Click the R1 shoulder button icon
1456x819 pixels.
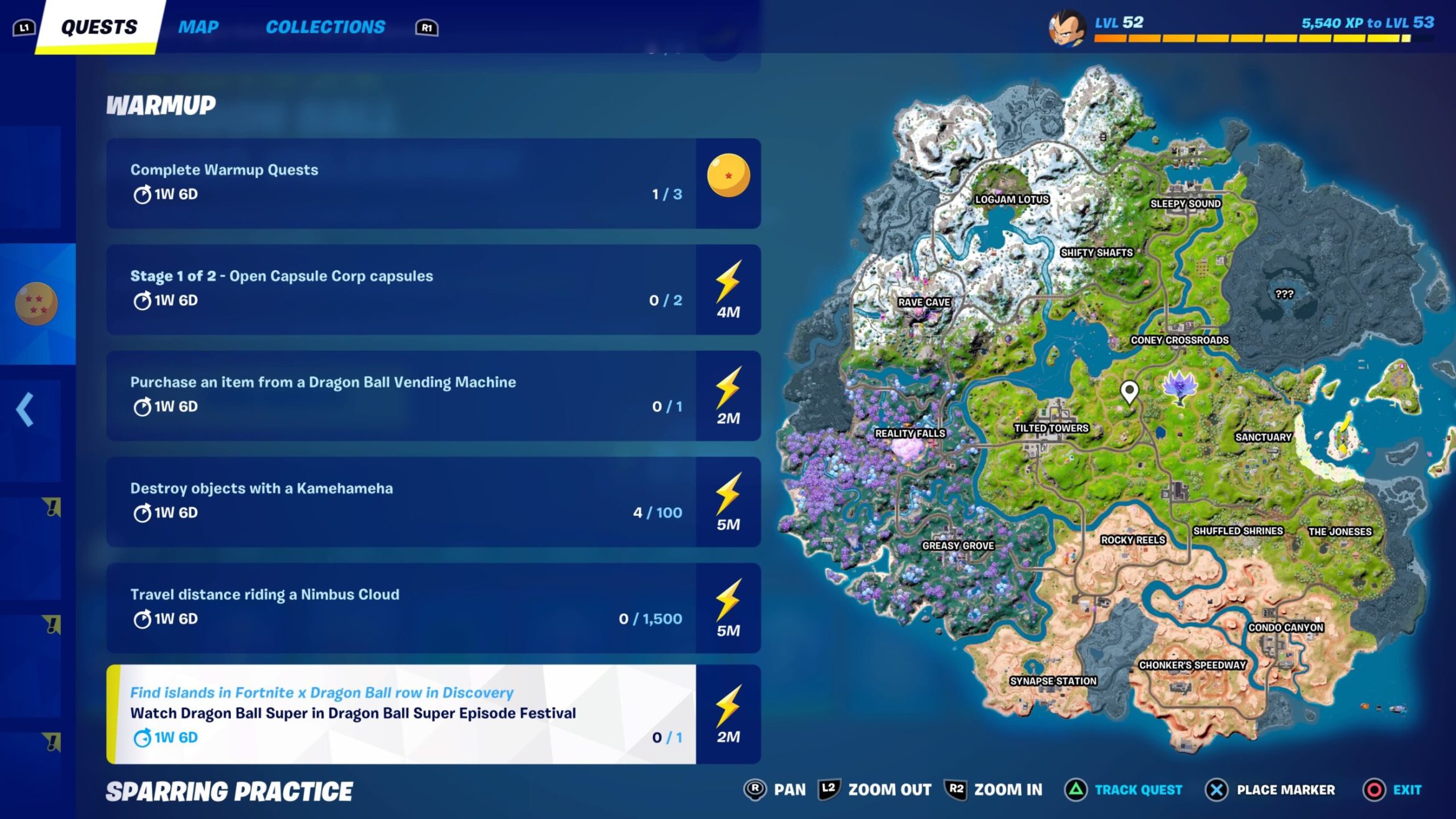[x=426, y=27]
